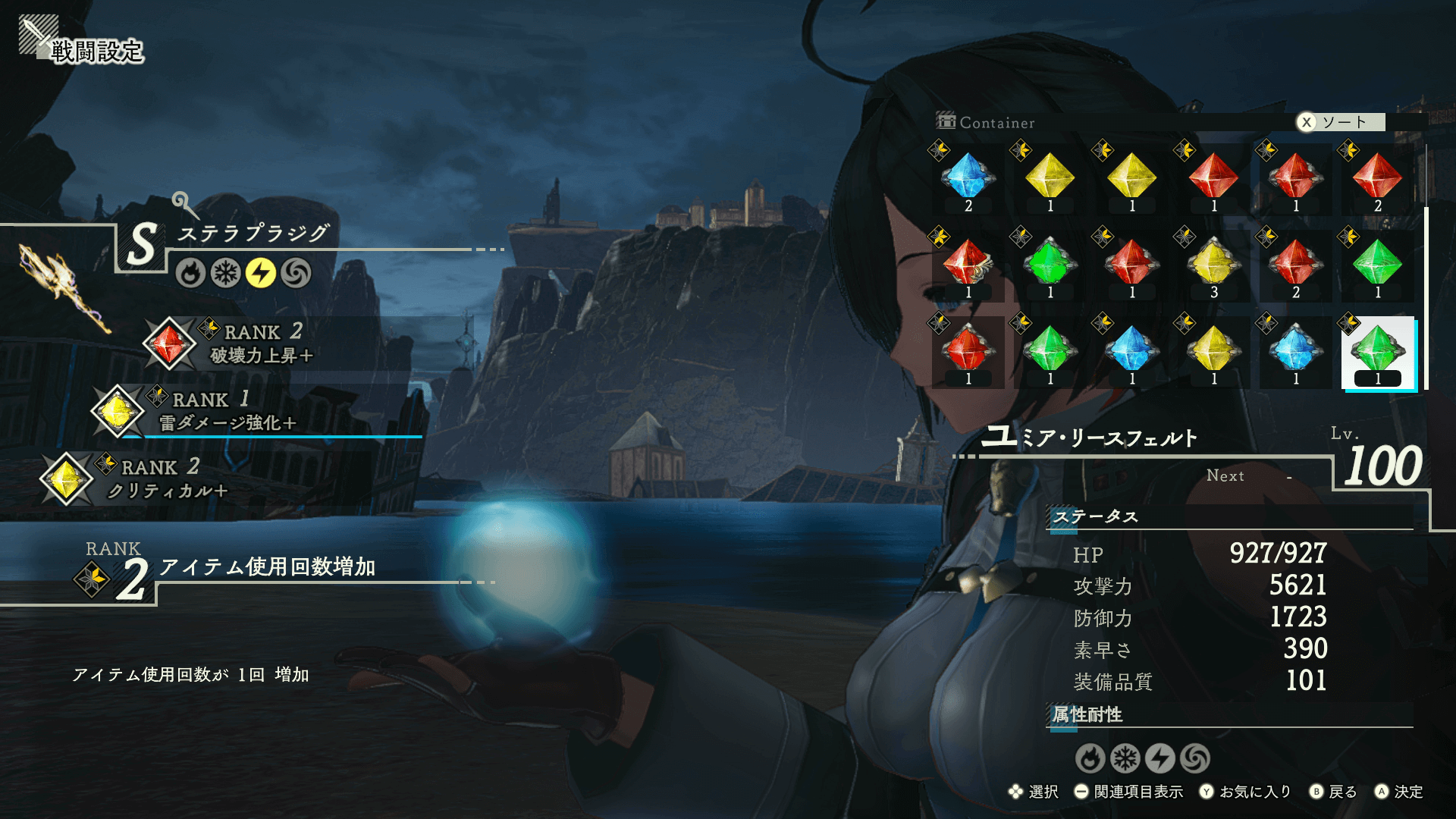The width and height of the screenshot is (1456, 819).
Task: Choose the yellow gem with quantity 3
Action: [x=1213, y=266]
